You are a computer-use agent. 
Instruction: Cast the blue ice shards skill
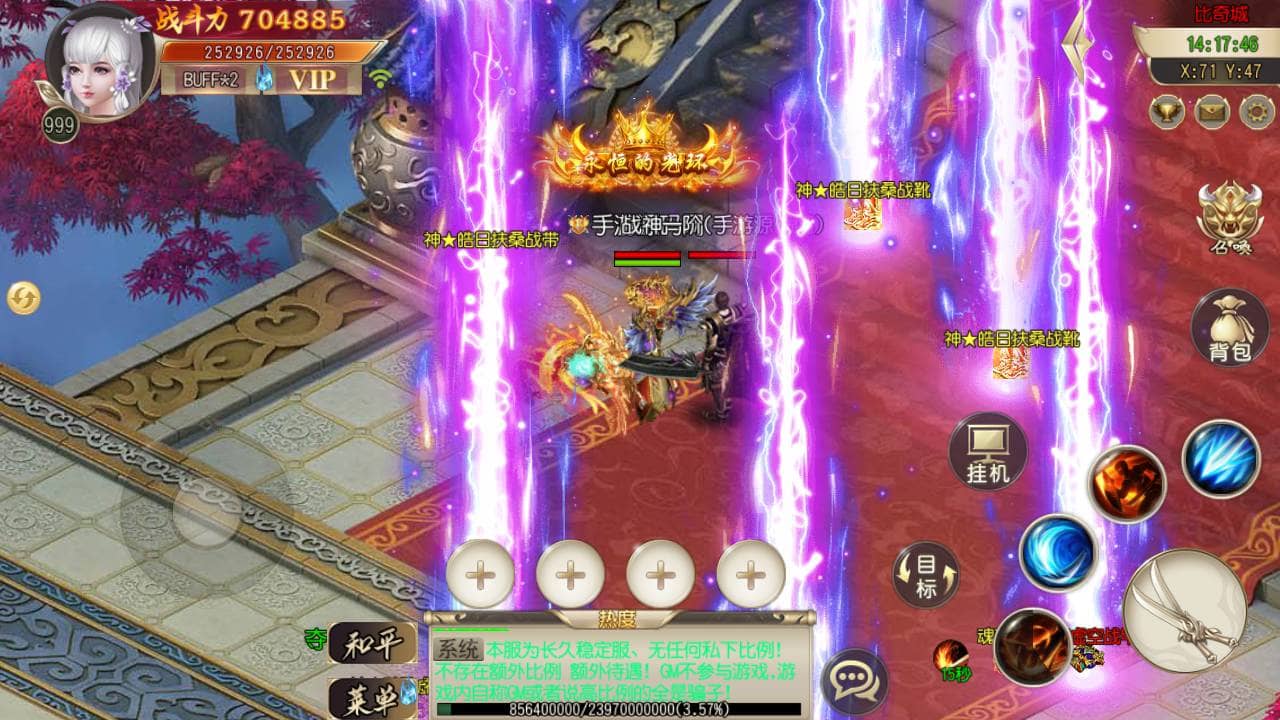coord(1220,459)
